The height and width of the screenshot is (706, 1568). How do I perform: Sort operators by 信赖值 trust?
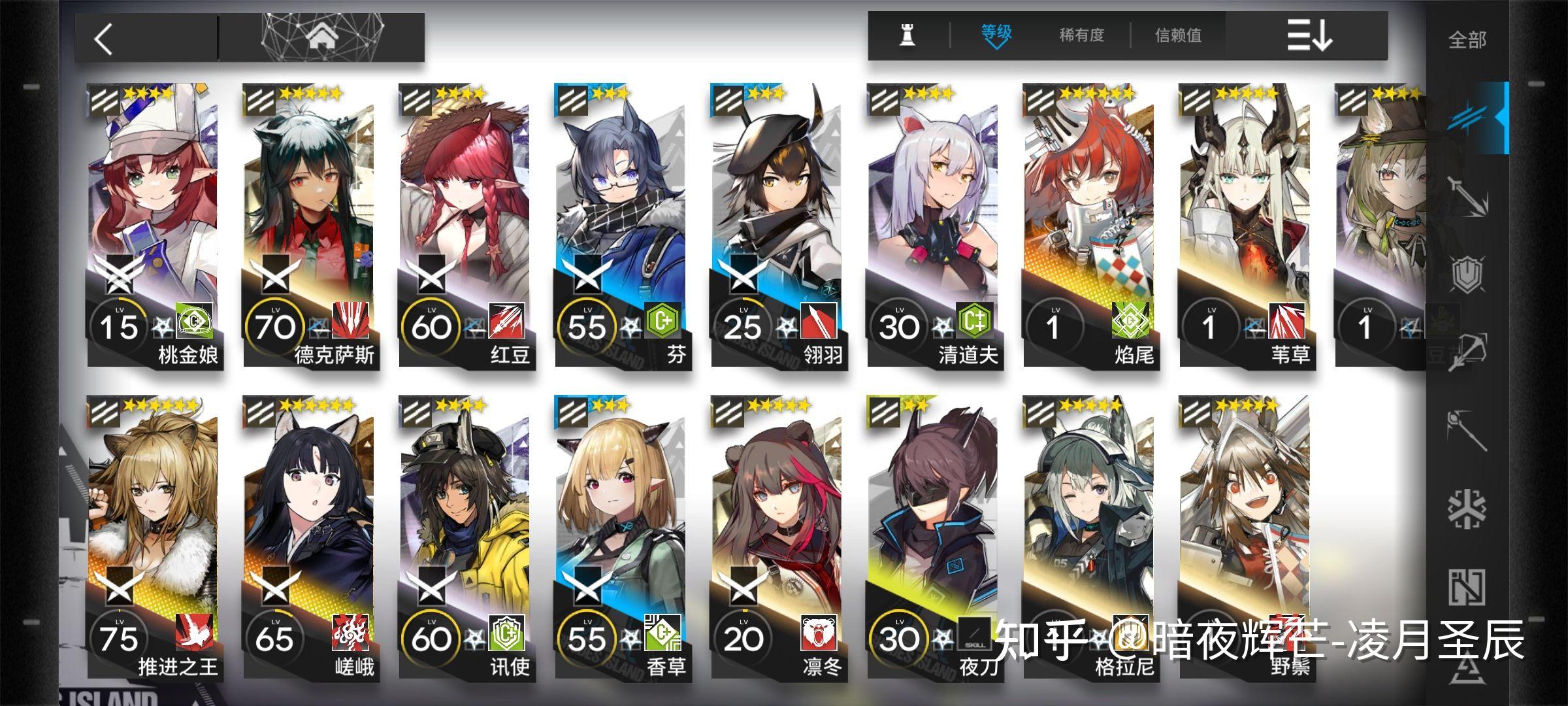(1178, 35)
